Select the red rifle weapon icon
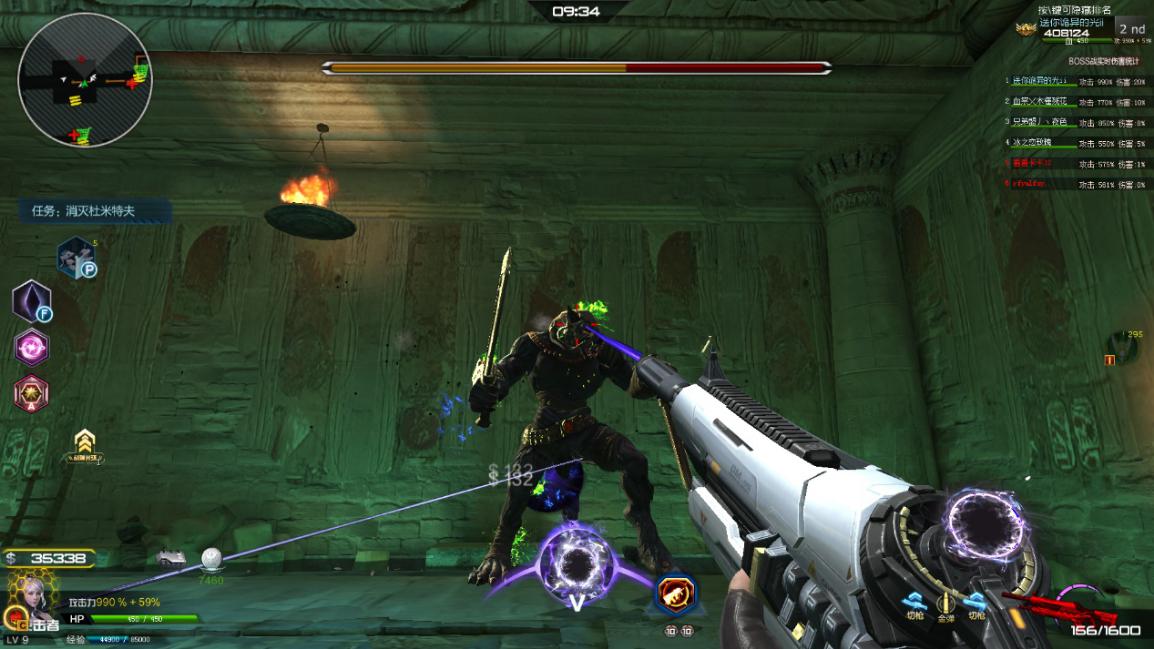Screen dimensions: 1154x649 (1062, 607)
